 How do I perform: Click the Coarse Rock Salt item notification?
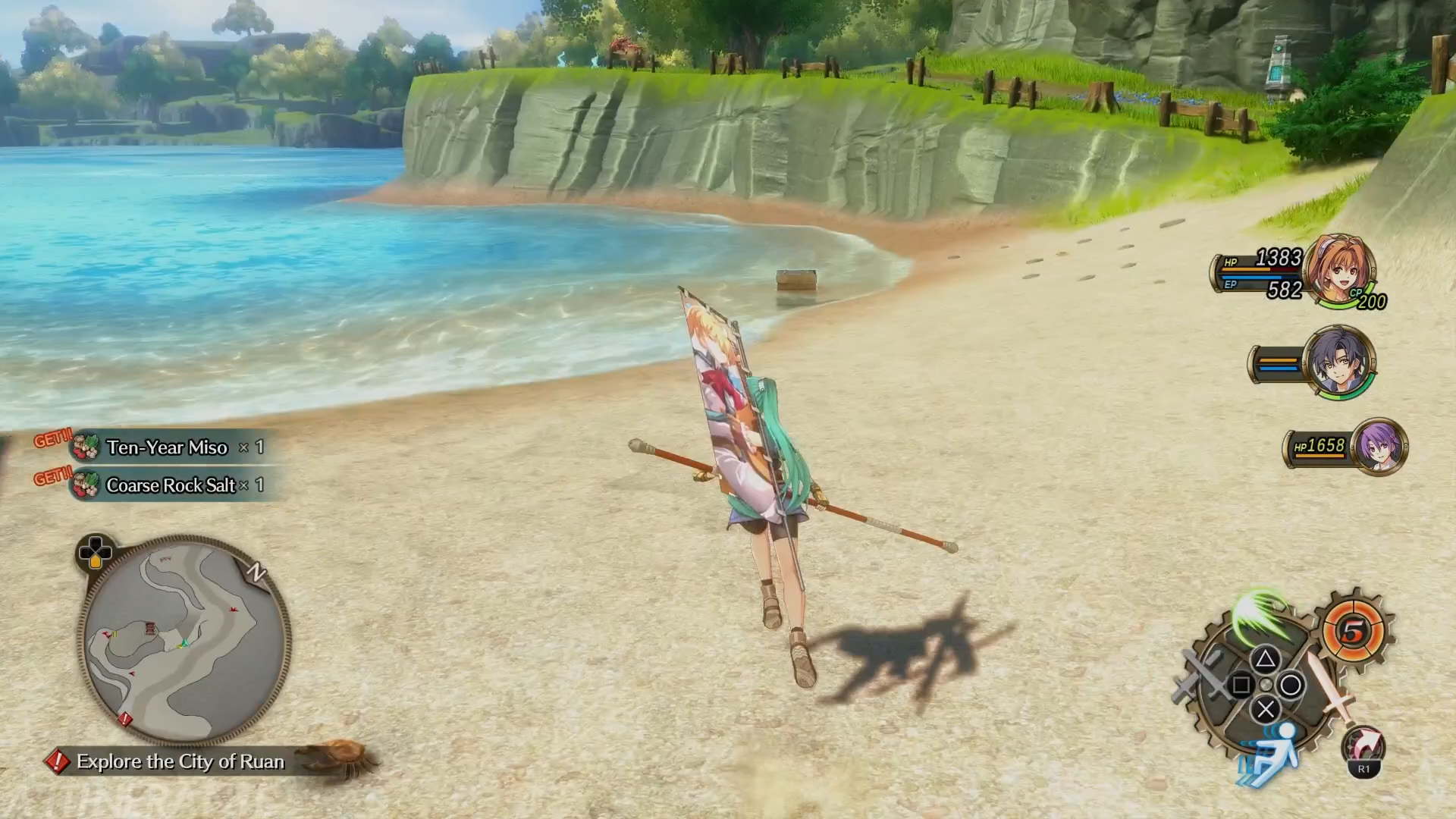[x=171, y=485]
